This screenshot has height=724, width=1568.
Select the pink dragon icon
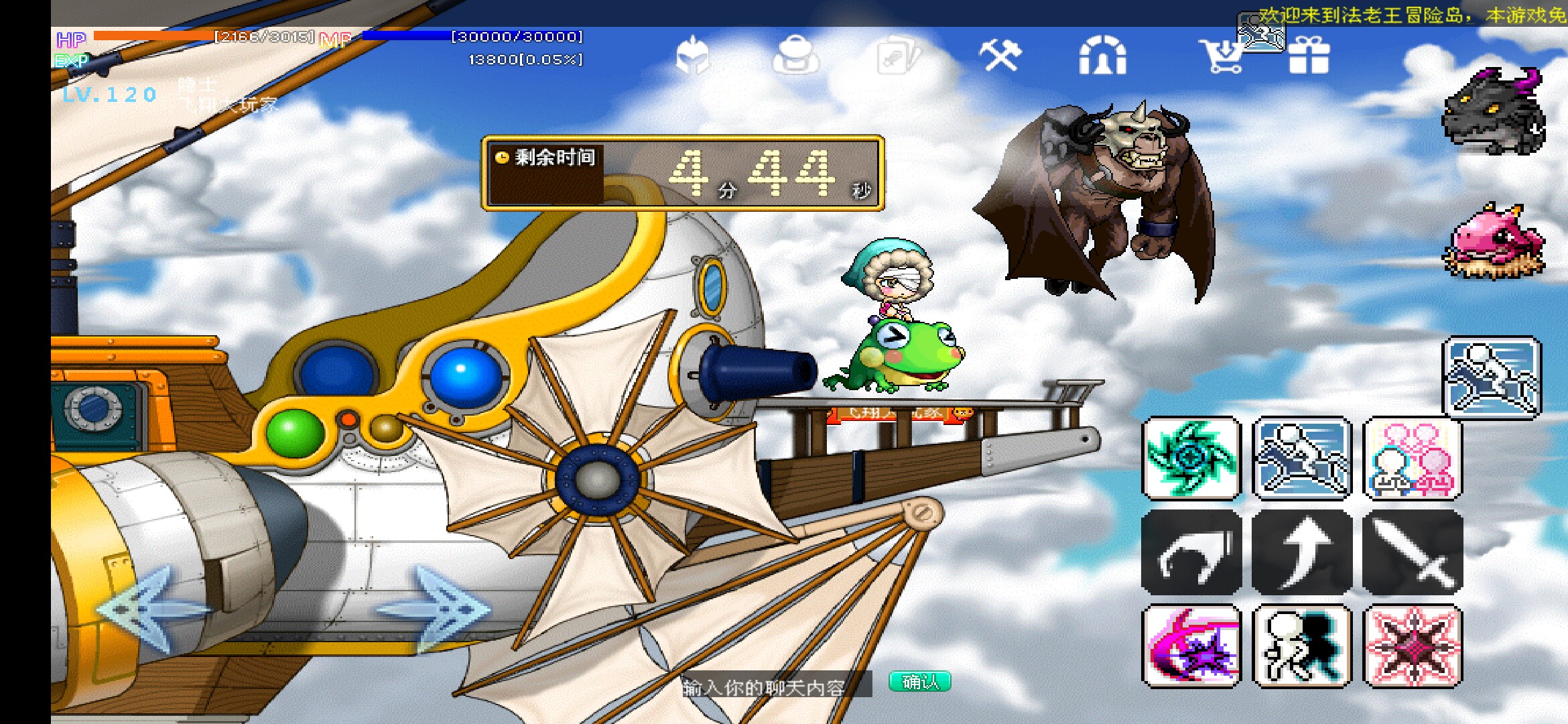[x=1496, y=241]
